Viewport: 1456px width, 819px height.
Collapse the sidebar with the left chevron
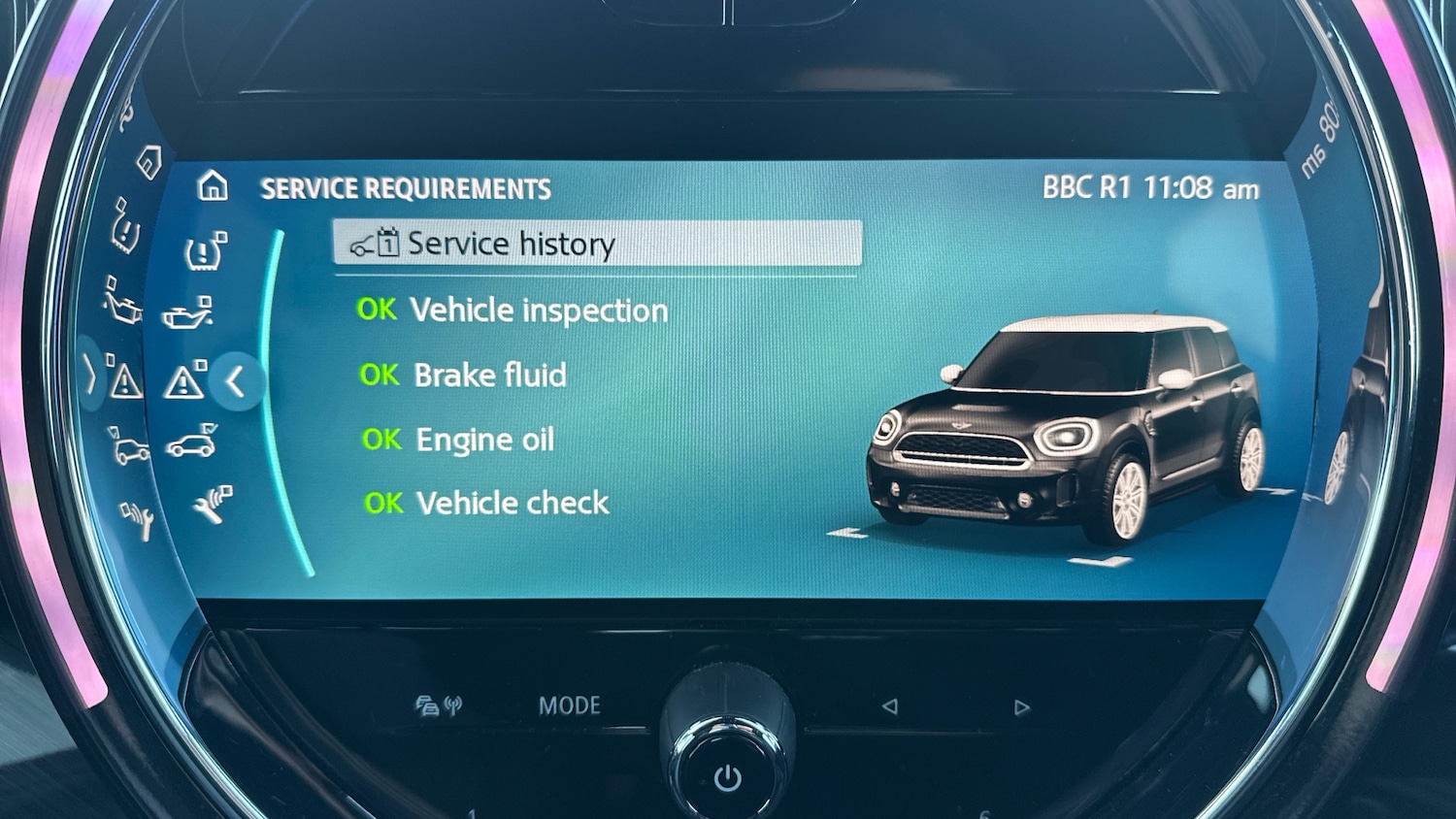(236, 382)
